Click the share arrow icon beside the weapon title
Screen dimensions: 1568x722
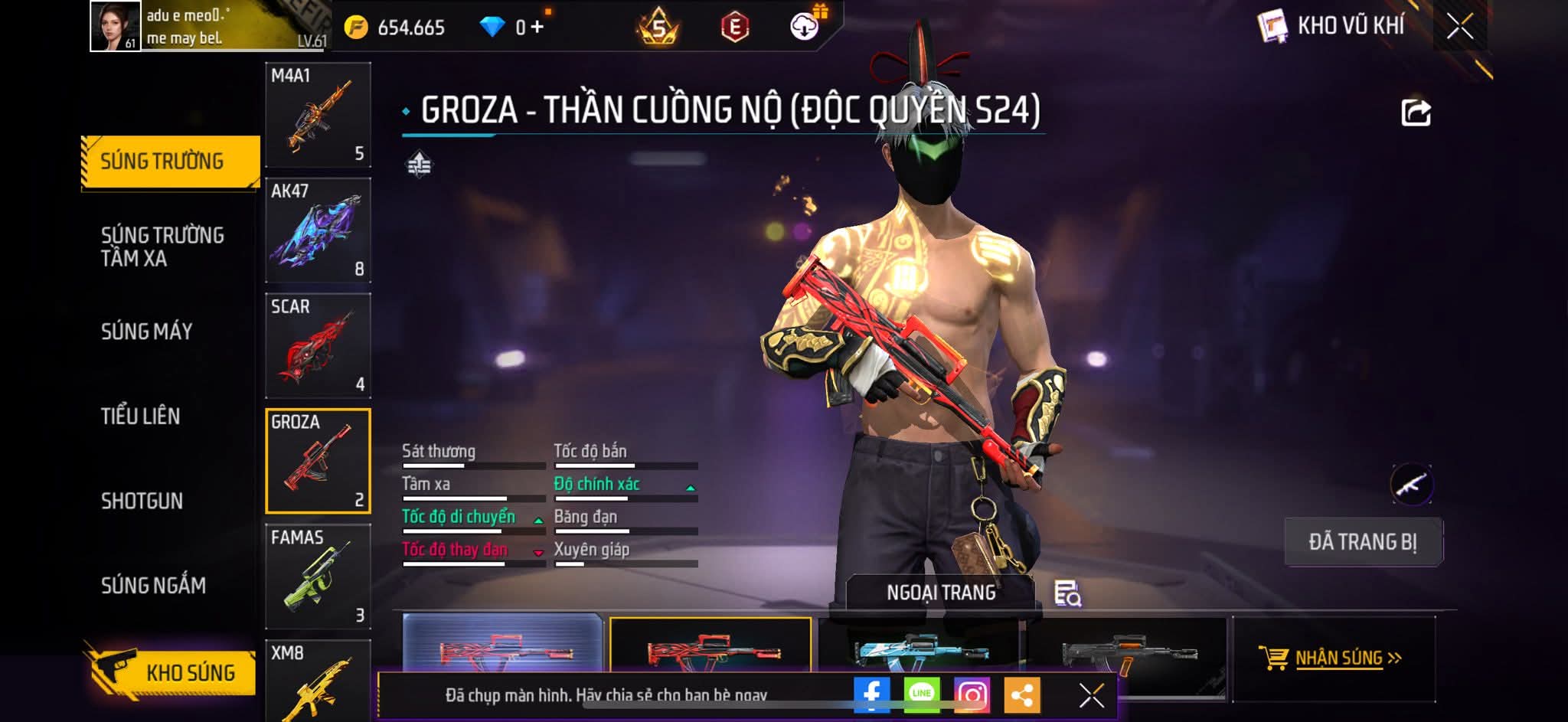tap(1416, 113)
